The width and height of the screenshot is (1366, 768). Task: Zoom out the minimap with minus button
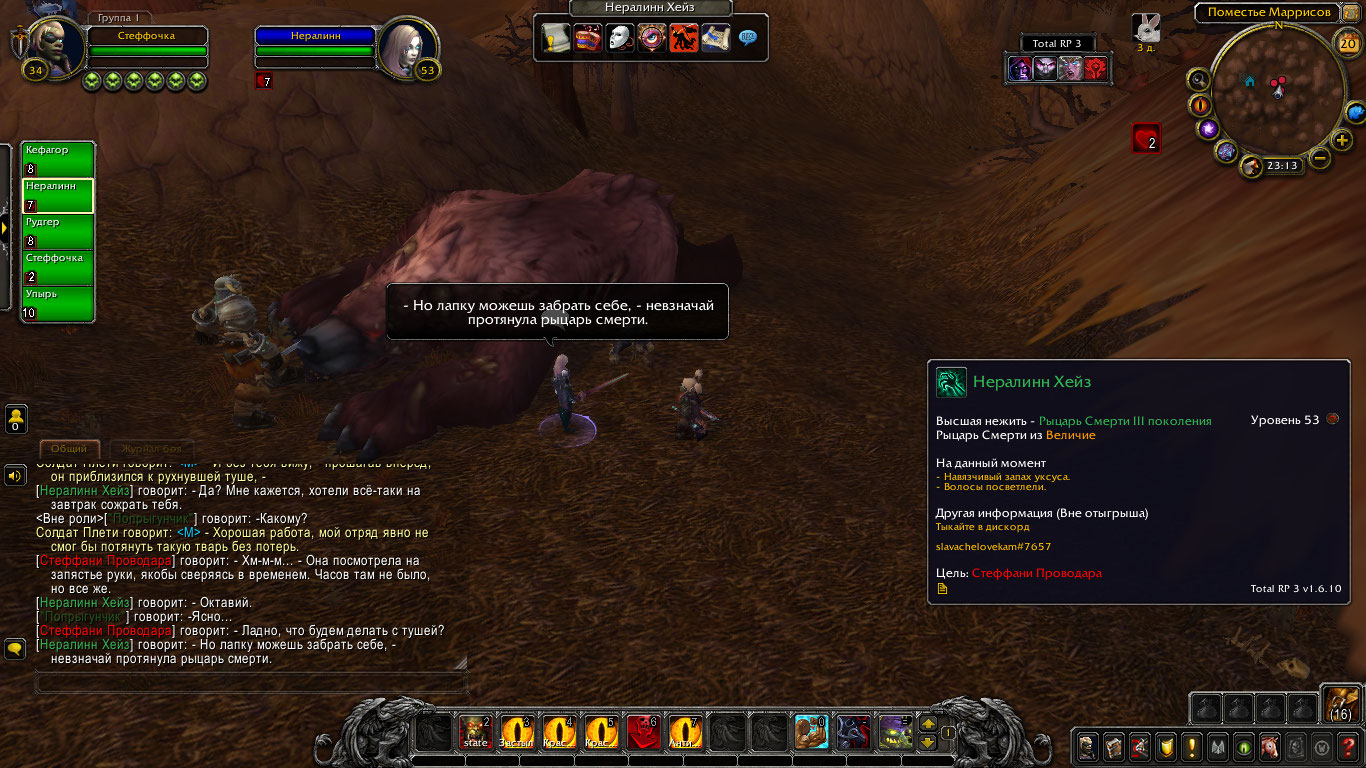click(x=1320, y=157)
